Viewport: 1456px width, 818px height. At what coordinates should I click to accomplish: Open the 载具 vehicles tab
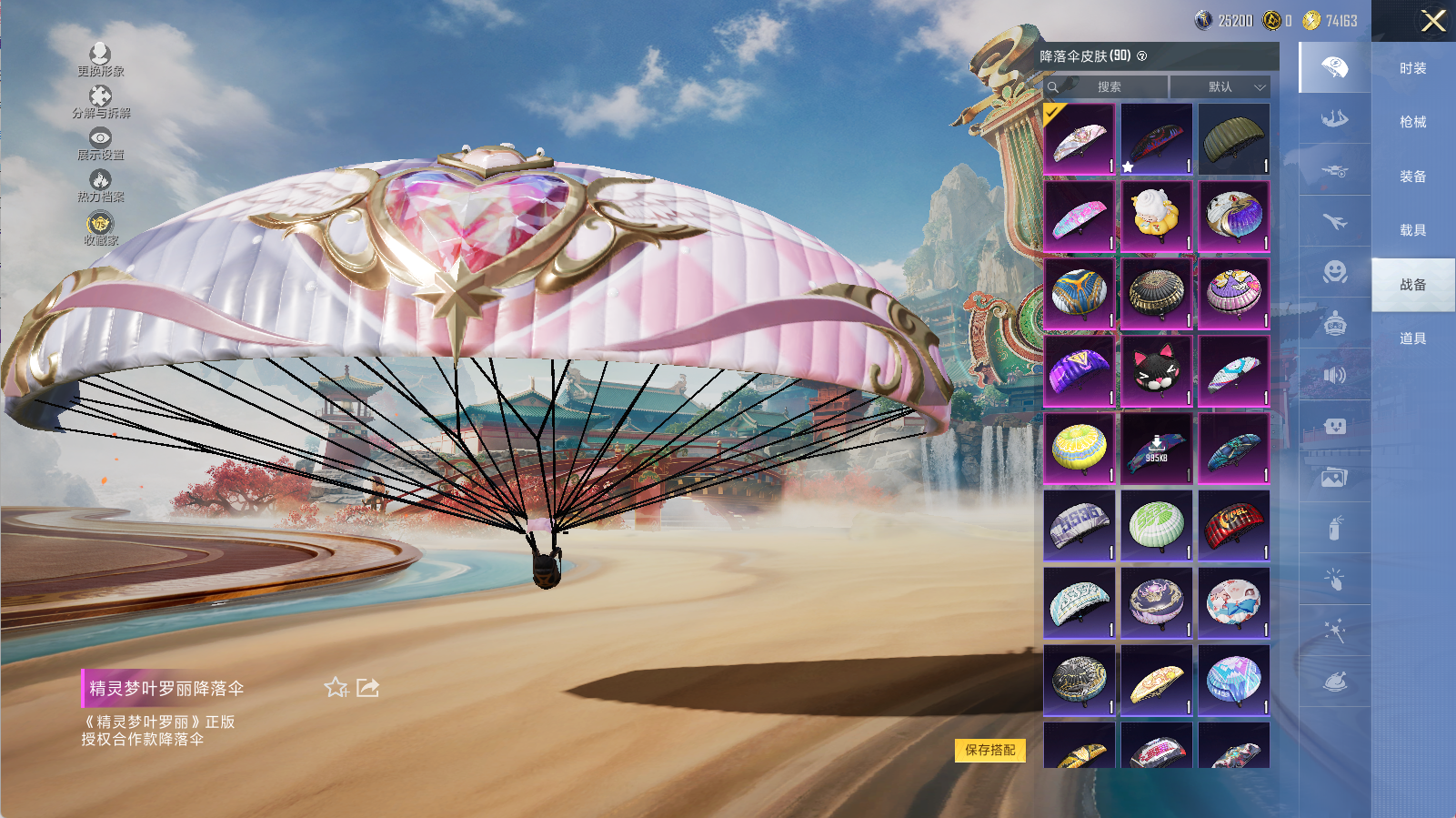1412,230
